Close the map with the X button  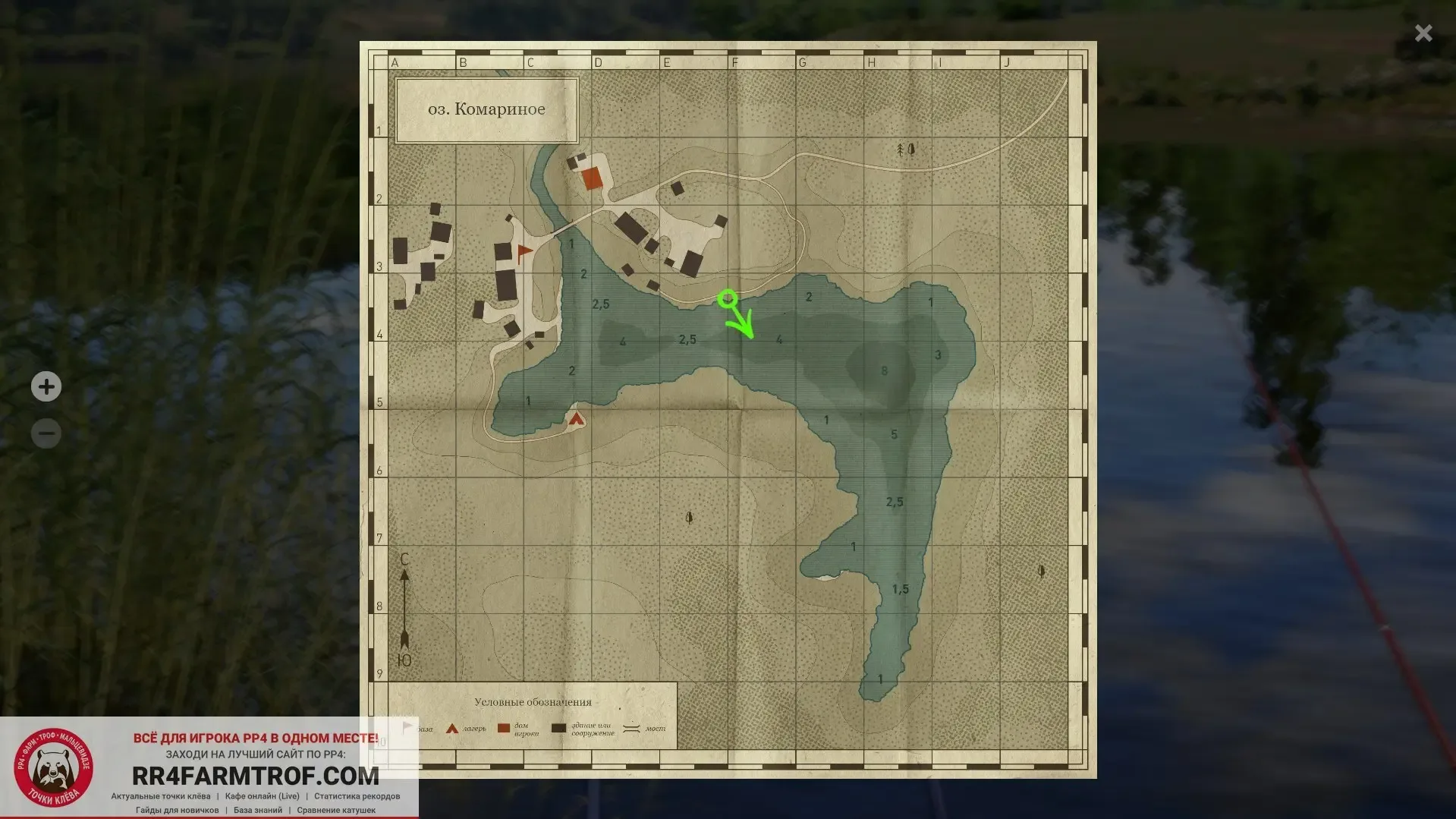tap(1423, 33)
